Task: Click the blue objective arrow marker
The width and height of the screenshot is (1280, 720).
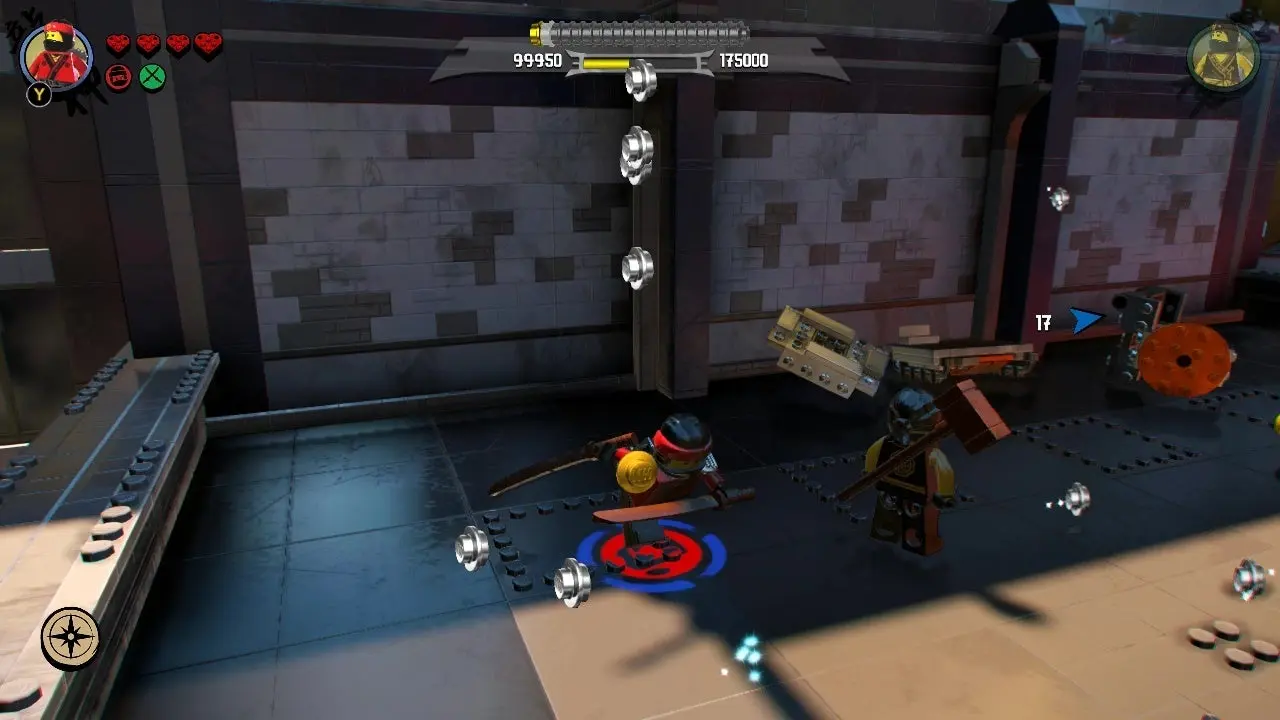Action: click(1084, 321)
